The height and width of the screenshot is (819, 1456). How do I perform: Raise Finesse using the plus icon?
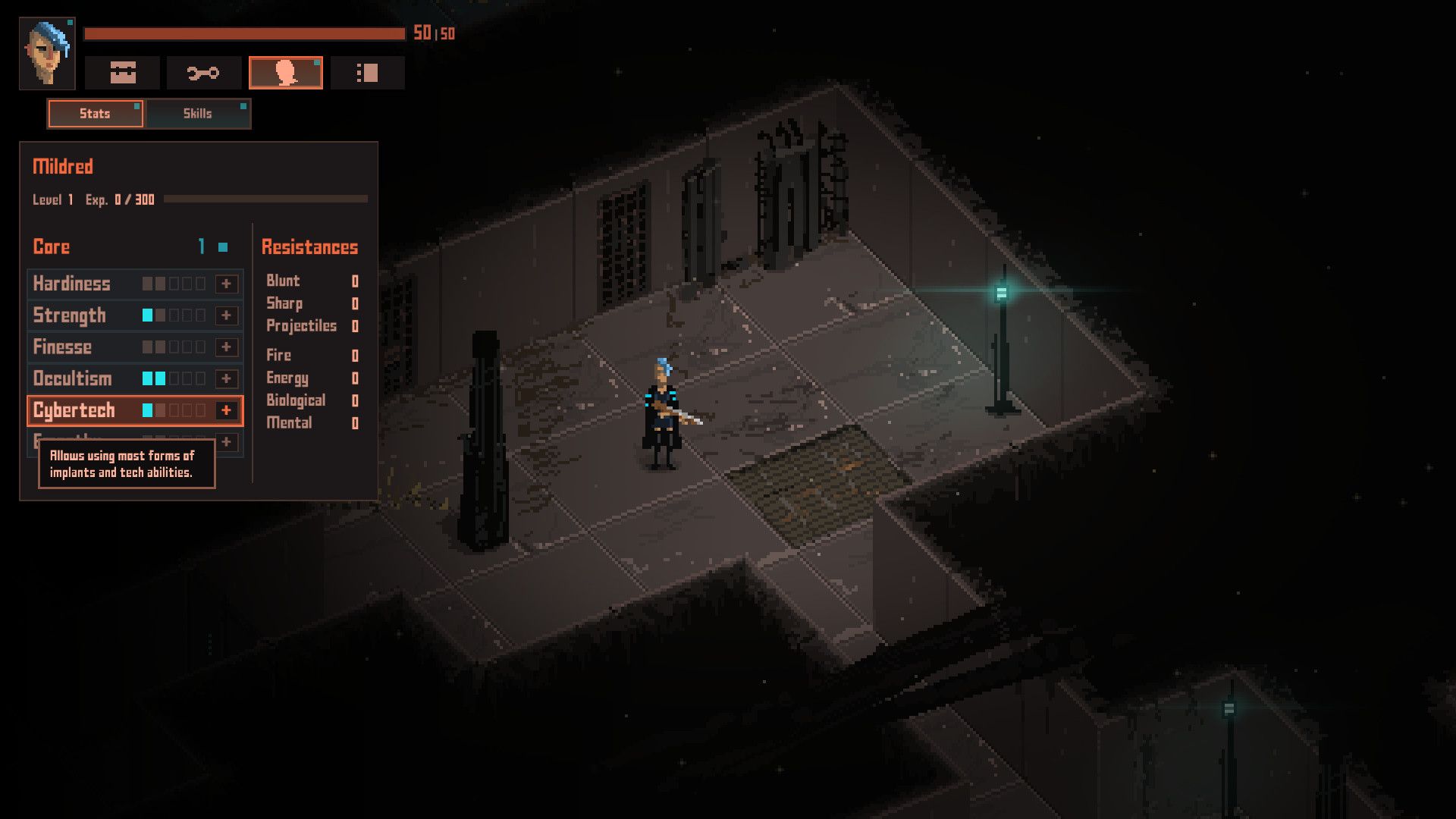coord(225,347)
